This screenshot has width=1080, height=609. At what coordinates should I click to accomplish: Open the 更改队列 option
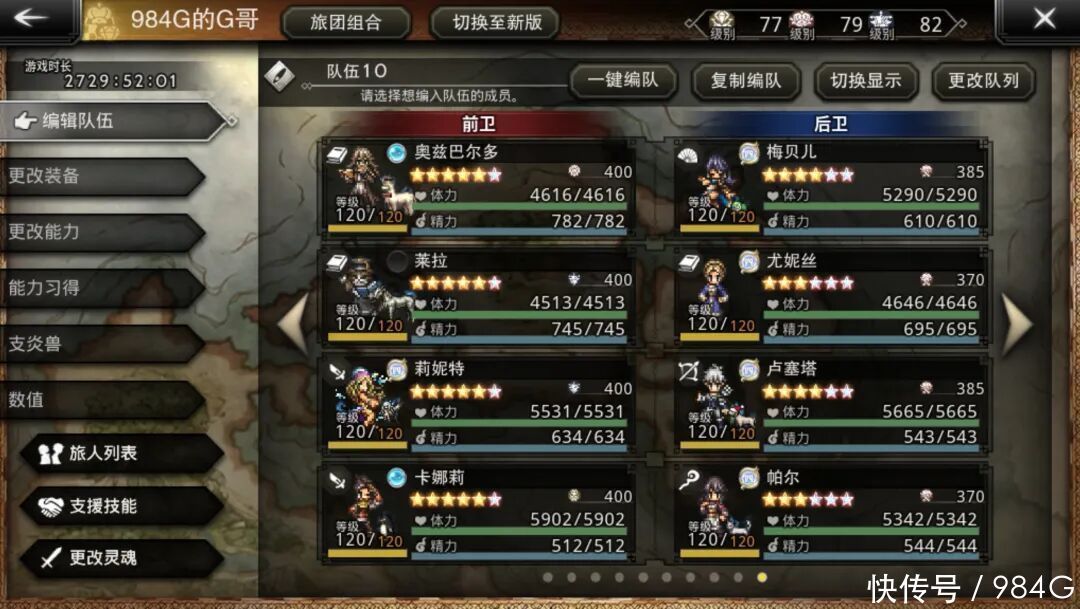coord(983,81)
